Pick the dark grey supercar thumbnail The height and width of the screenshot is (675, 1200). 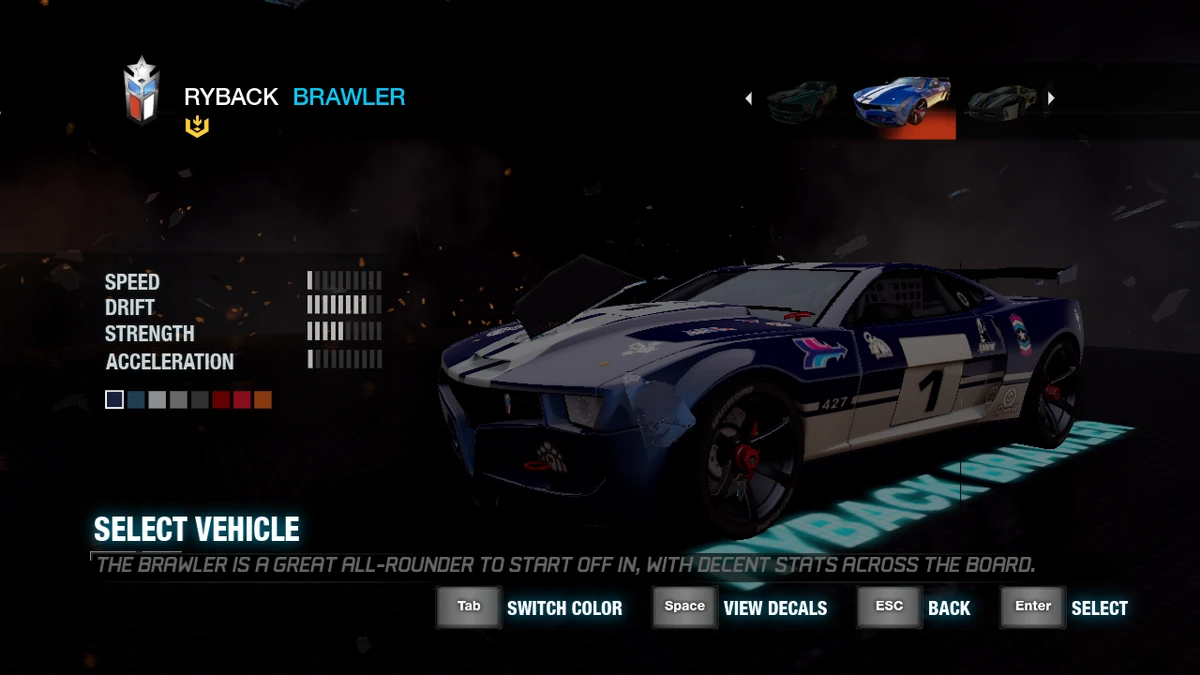point(1003,102)
